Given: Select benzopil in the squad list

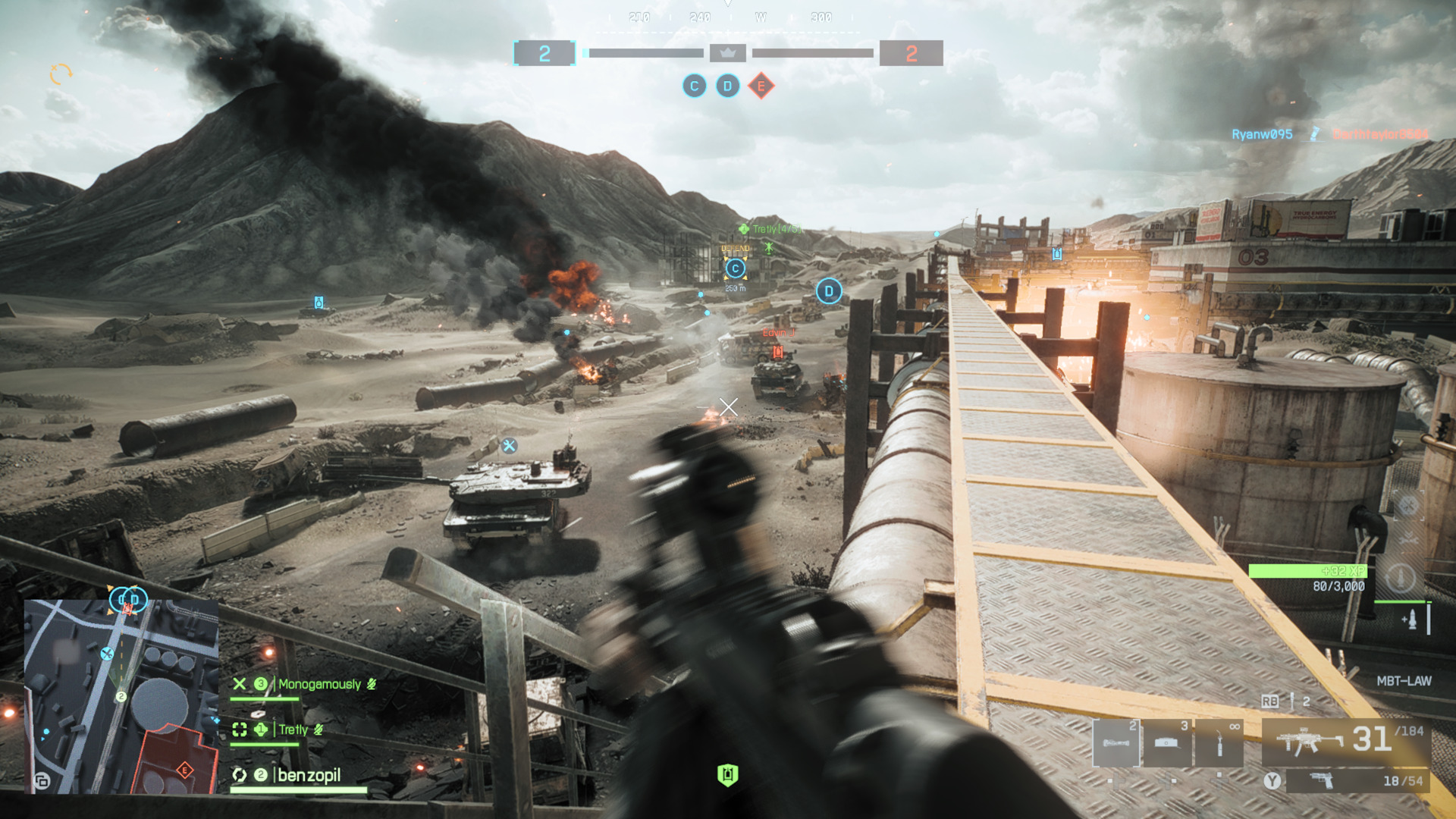Looking at the screenshot, I should coord(309,775).
